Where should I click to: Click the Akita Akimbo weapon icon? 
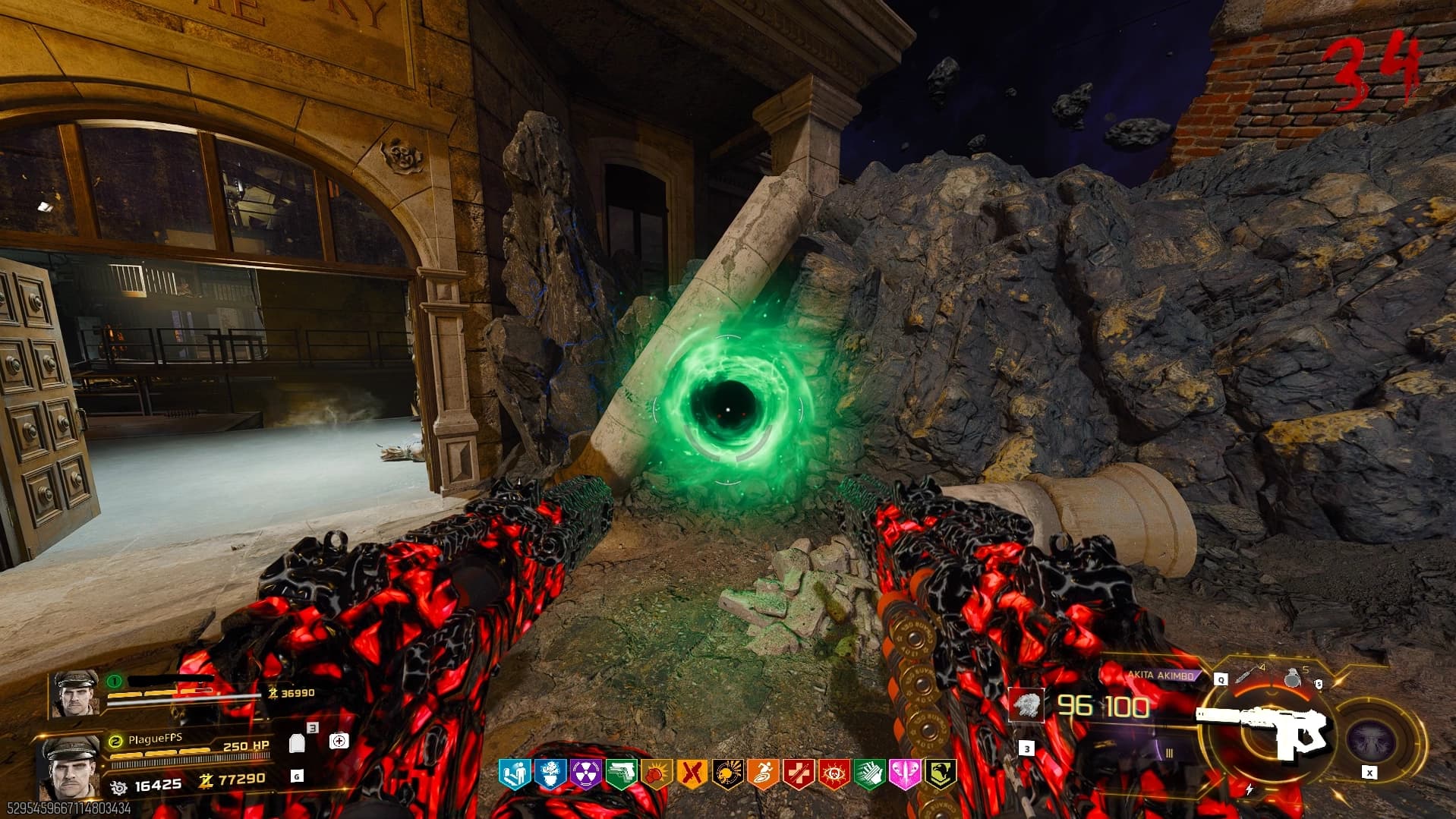click(x=1263, y=731)
